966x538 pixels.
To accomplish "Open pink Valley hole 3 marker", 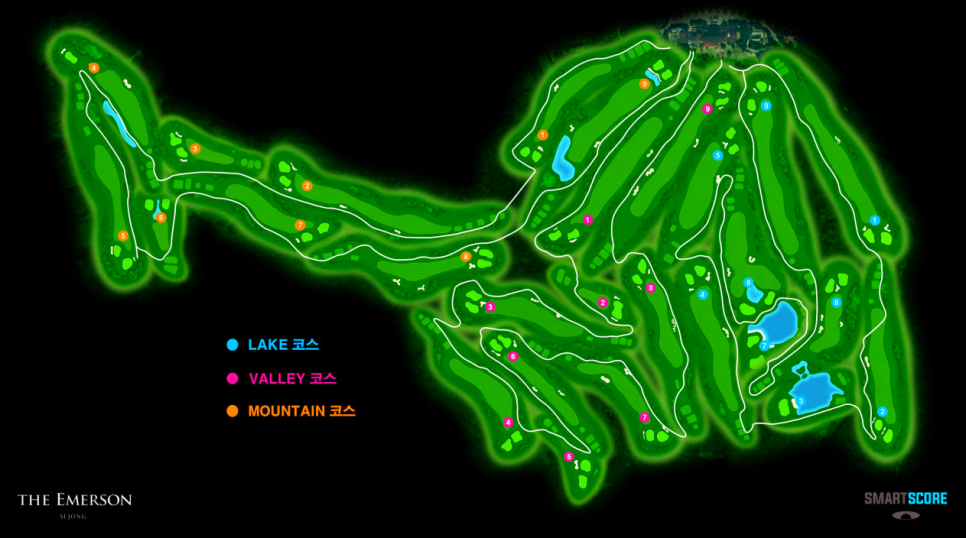I will click(x=490, y=307).
